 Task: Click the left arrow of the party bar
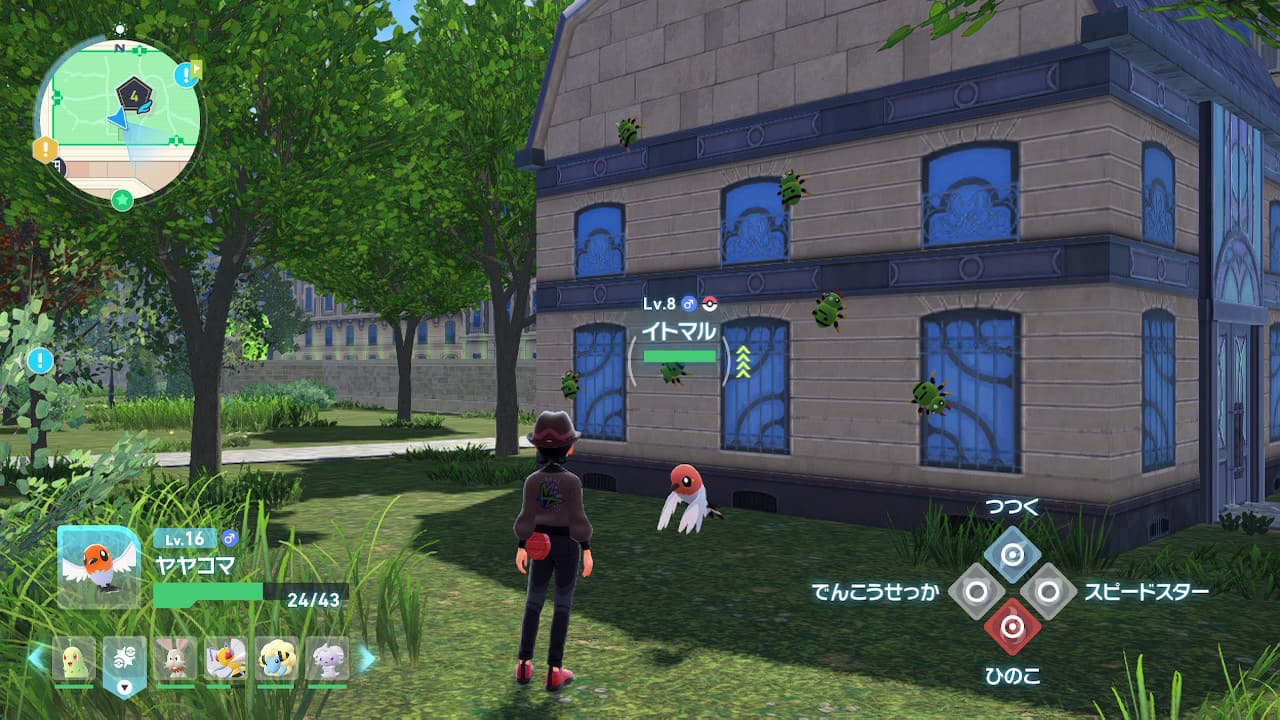(x=36, y=658)
